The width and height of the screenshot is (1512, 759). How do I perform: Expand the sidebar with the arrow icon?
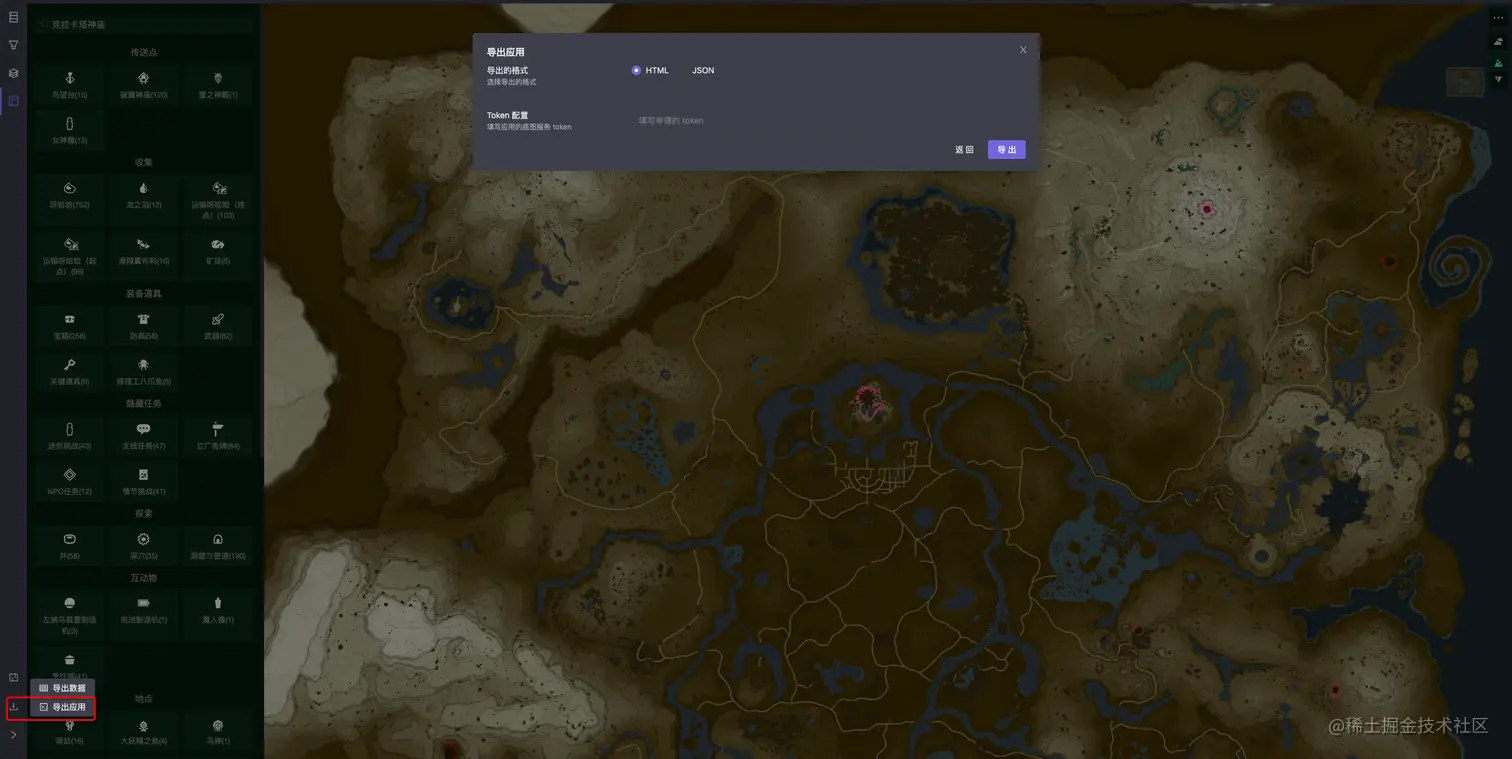pos(14,735)
